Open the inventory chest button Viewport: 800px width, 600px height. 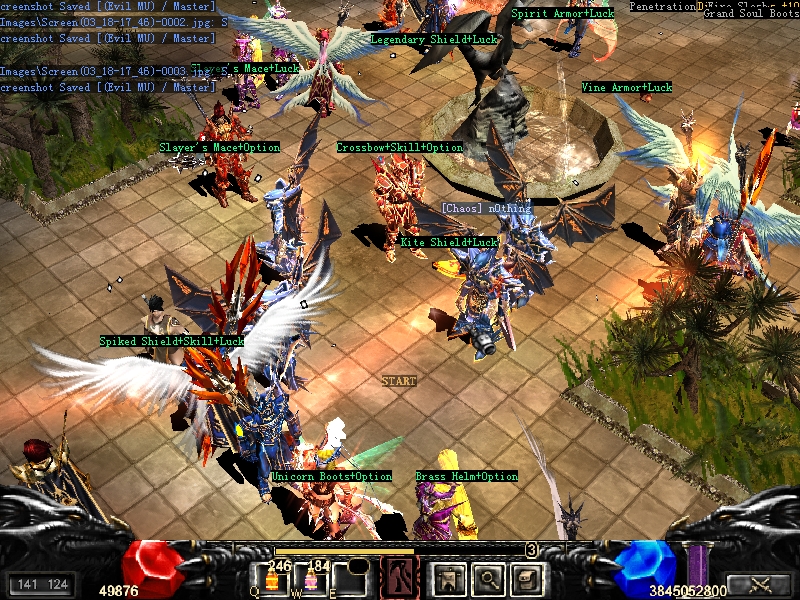[524, 577]
